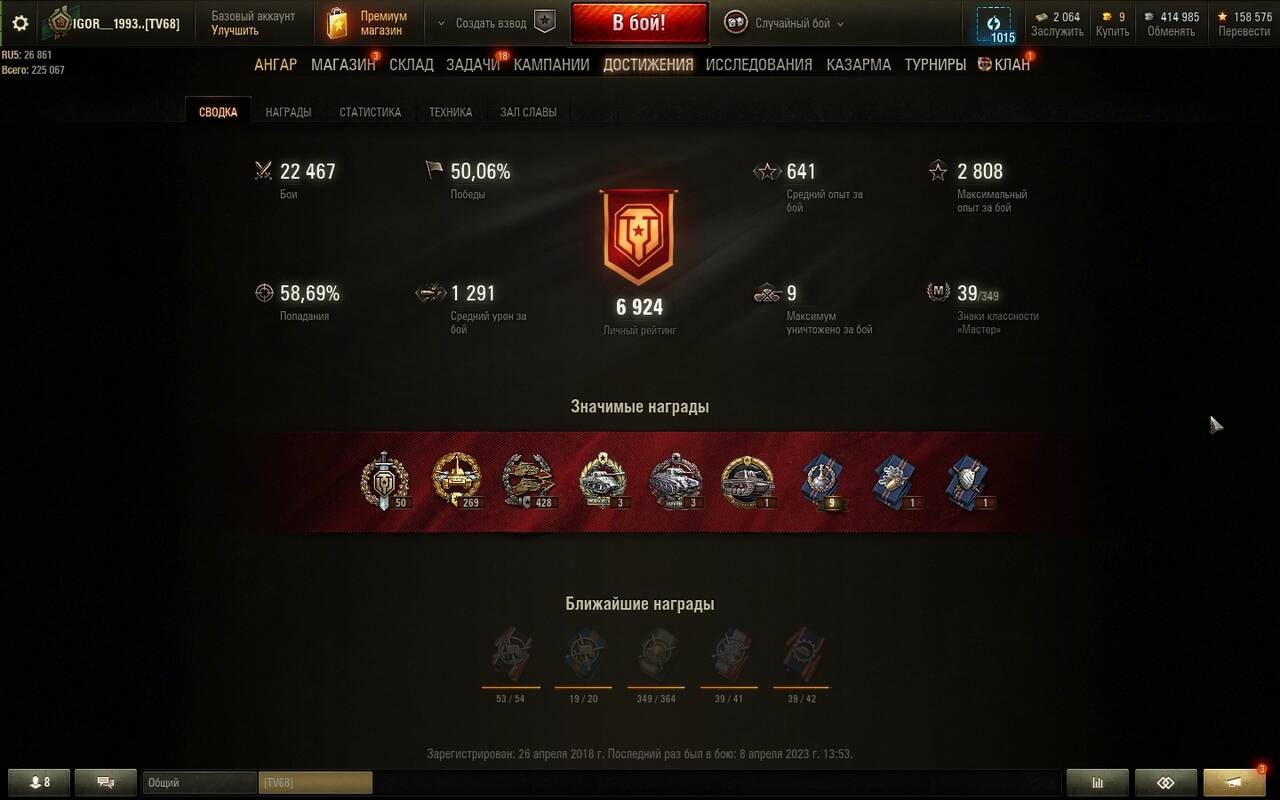
Task: Open the КЛАН clan screen
Action: point(1004,65)
